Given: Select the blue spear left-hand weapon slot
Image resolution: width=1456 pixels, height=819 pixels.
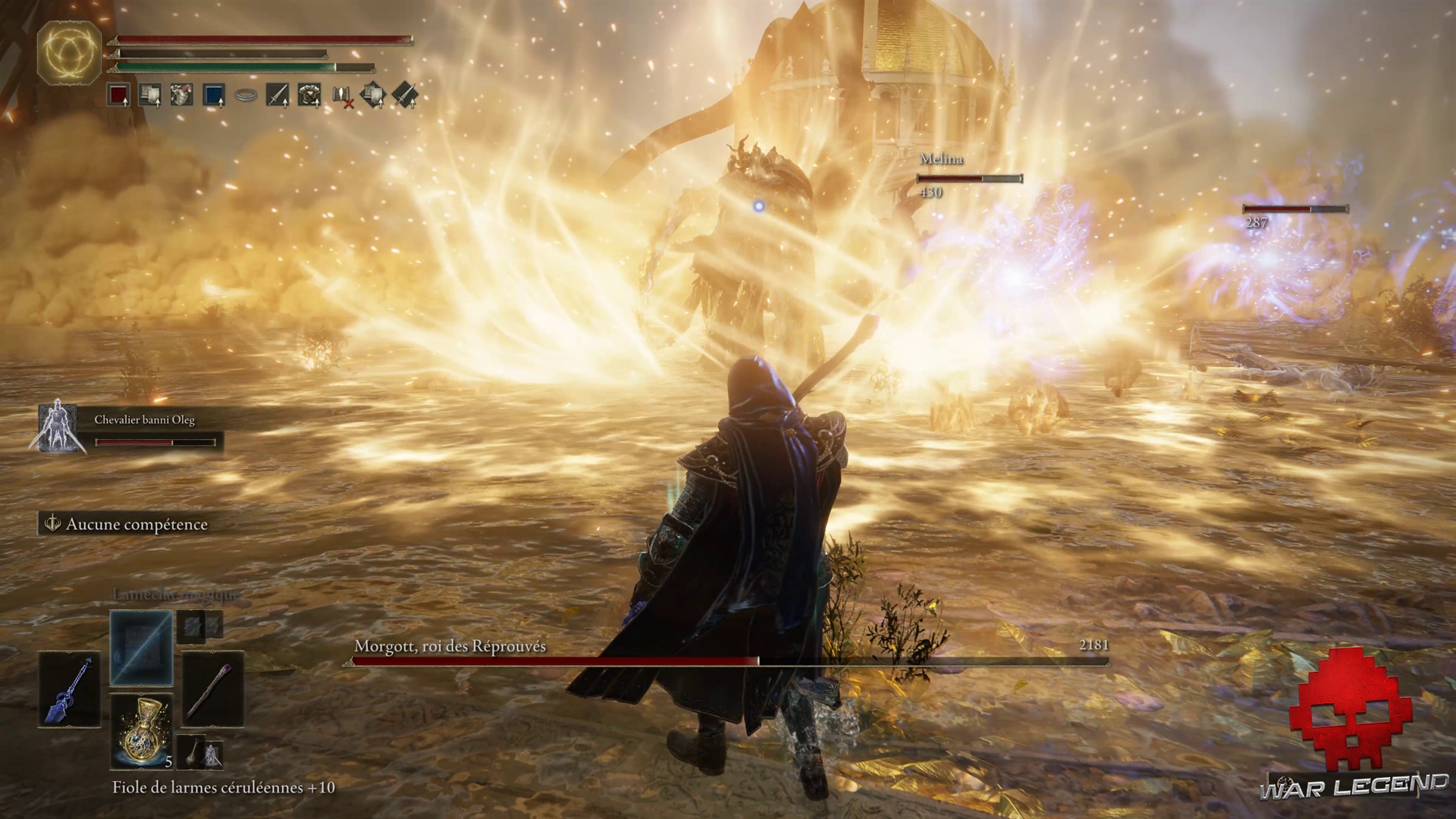Looking at the screenshot, I should (x=70, y=689).
